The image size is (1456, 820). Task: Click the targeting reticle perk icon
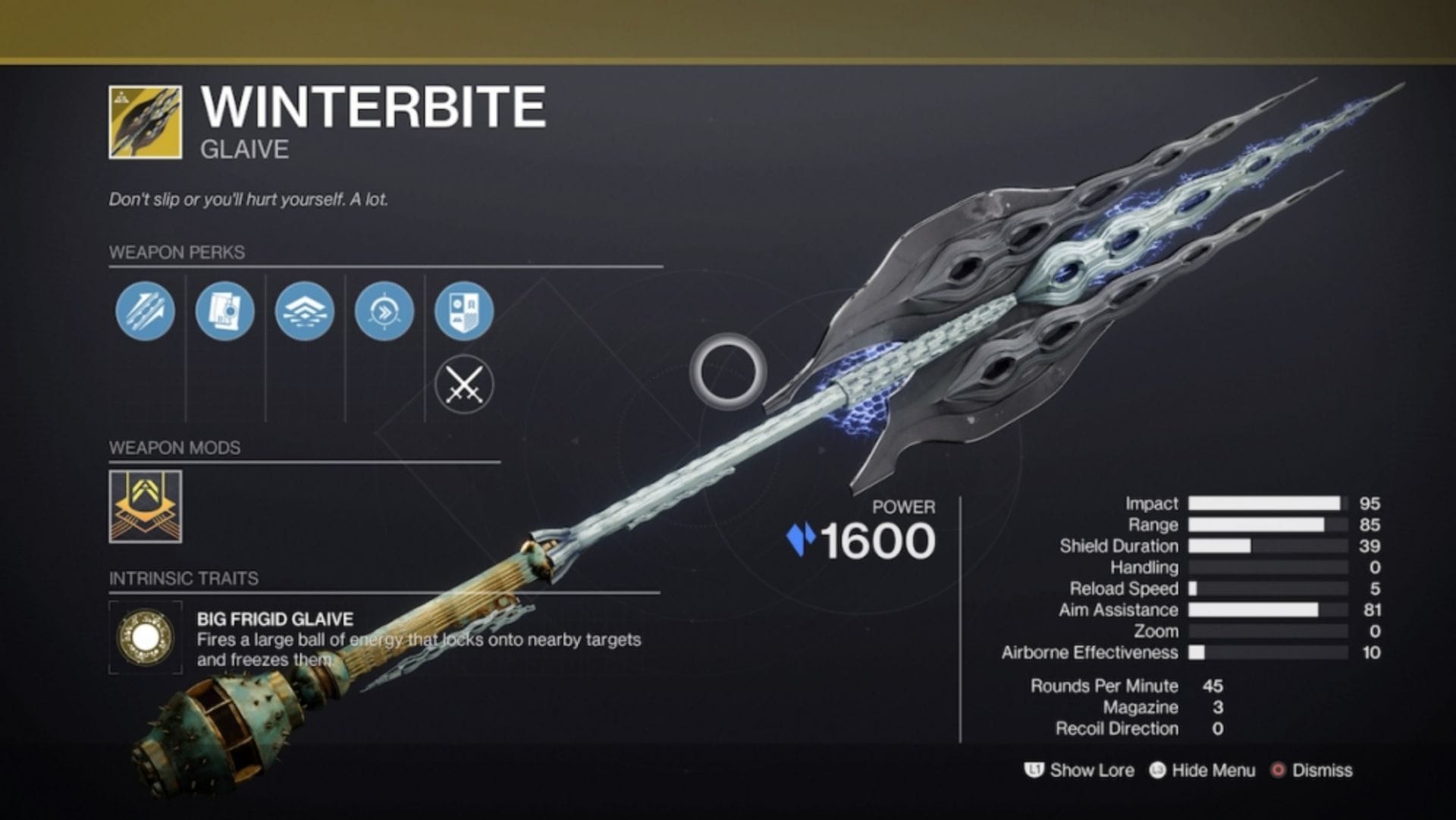[385, 311]
